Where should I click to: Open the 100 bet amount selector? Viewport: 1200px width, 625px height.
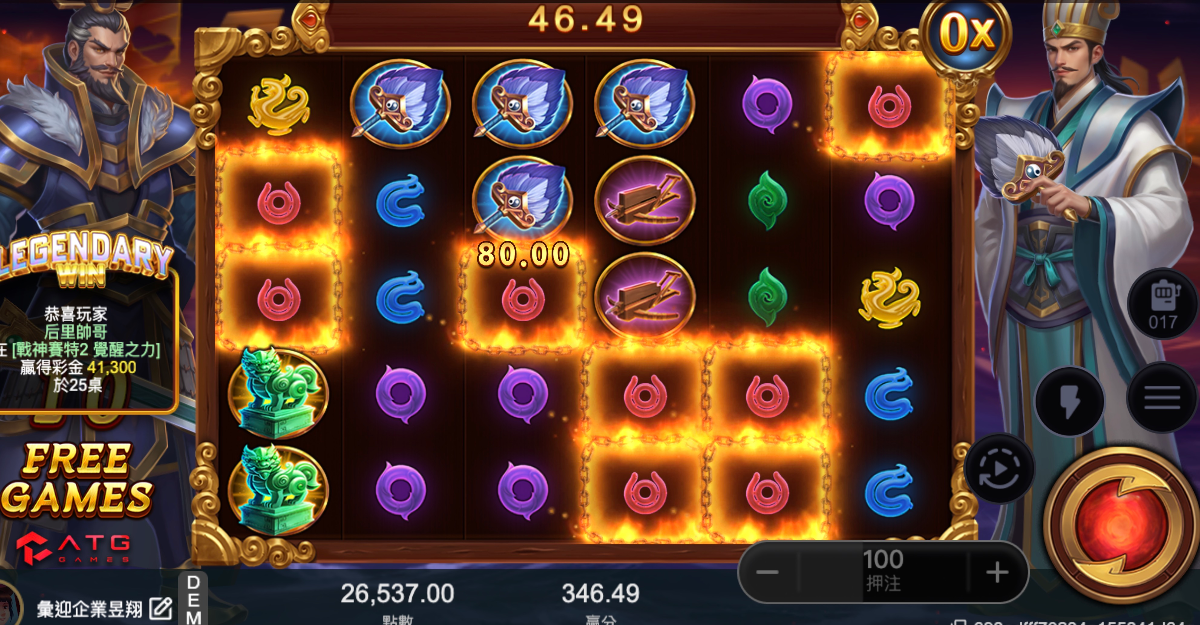882,571
